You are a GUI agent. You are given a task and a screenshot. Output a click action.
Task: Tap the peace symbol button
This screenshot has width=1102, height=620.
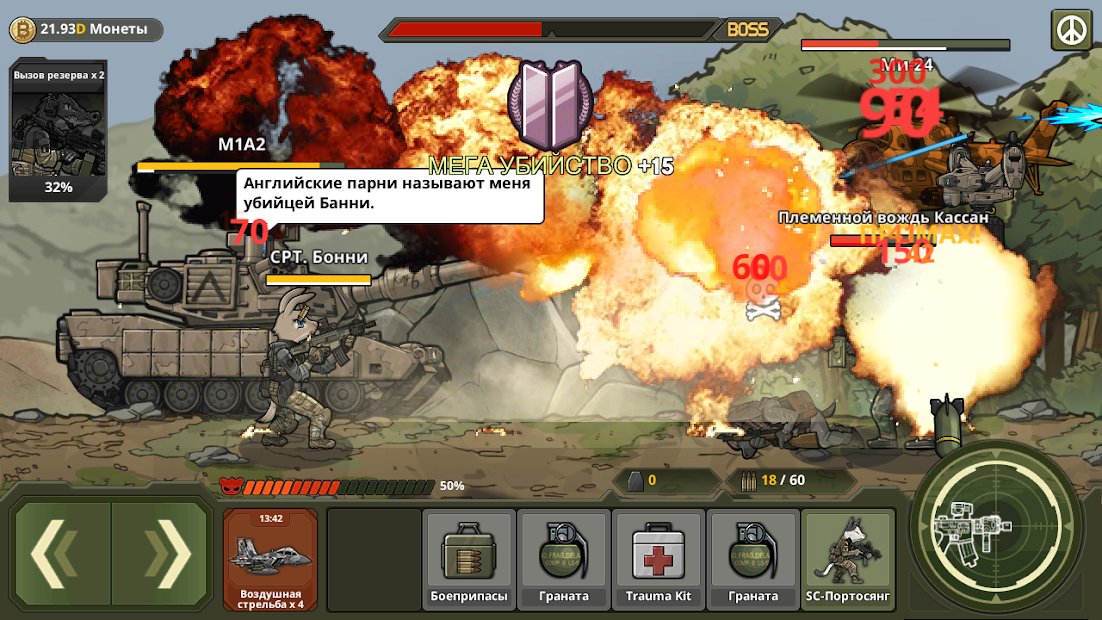pos(1071,29)
